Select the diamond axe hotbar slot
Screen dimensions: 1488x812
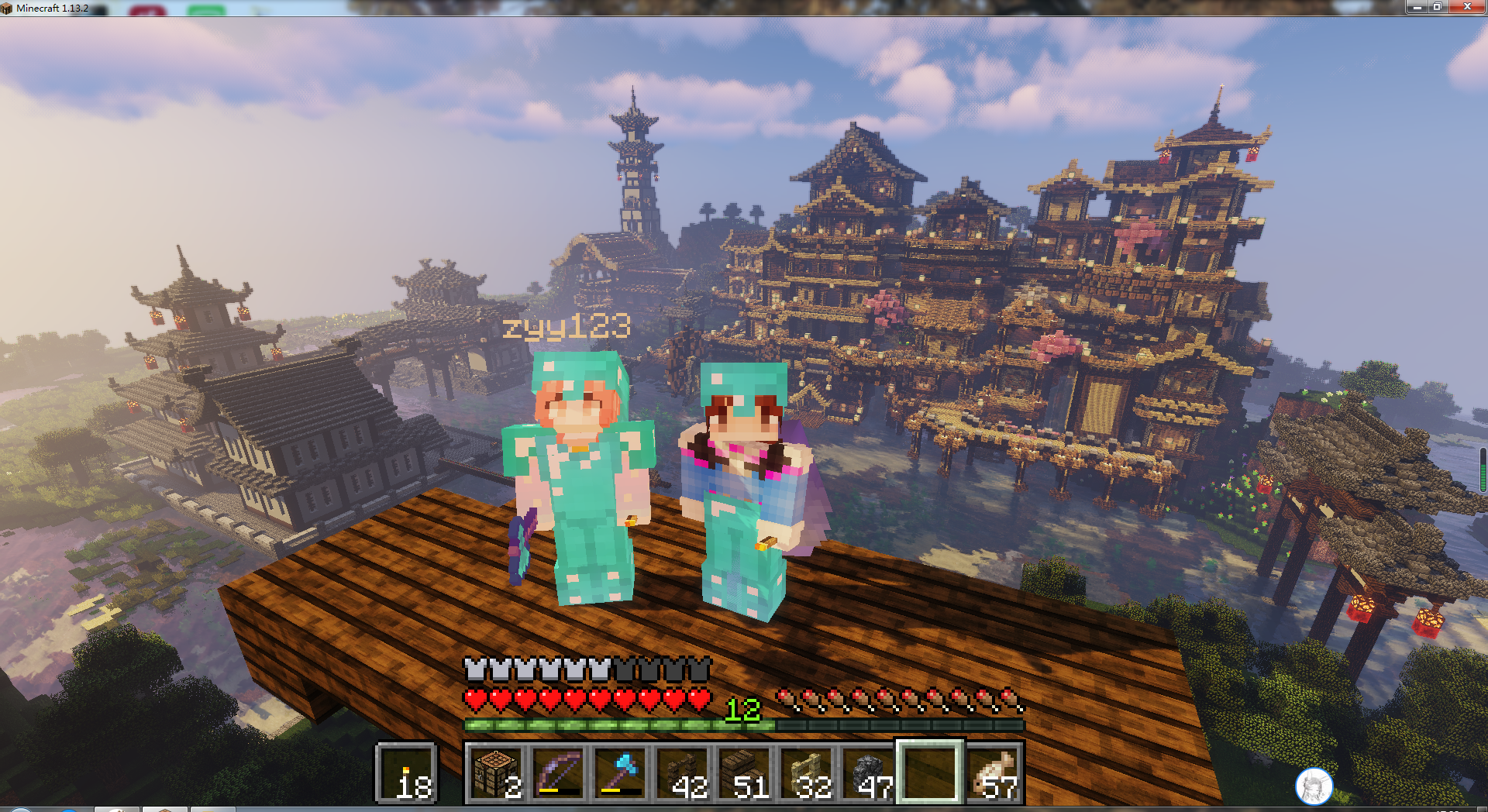[x=620, y=772]
